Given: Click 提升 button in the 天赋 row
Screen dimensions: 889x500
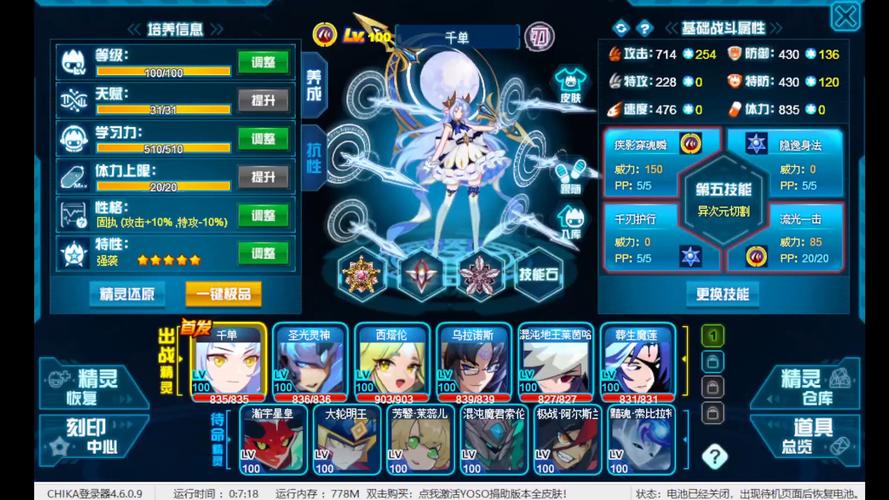Looking at the screenshot, I should coord(263,100).
